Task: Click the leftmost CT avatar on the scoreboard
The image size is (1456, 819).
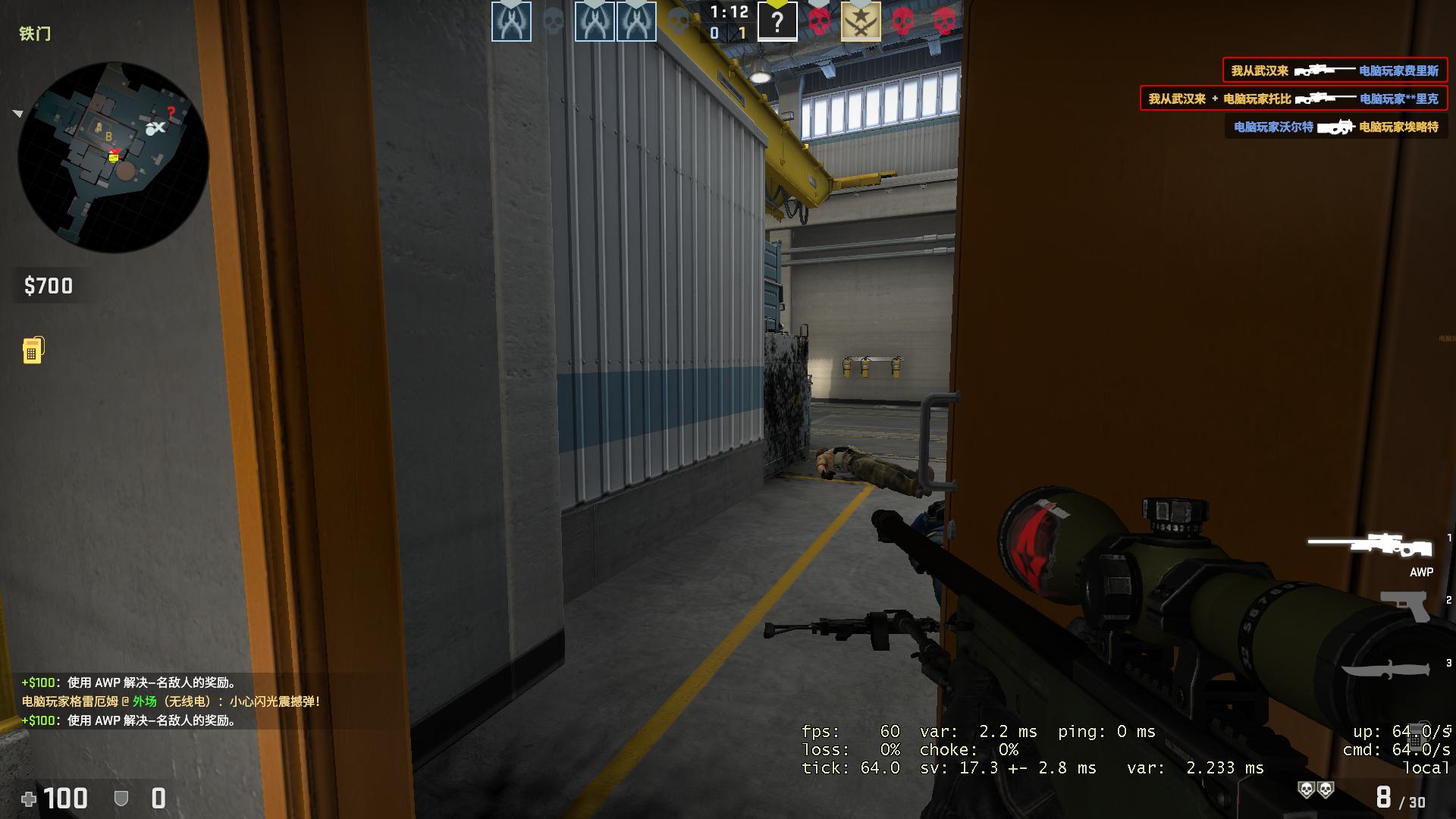Action: [512, 20]
